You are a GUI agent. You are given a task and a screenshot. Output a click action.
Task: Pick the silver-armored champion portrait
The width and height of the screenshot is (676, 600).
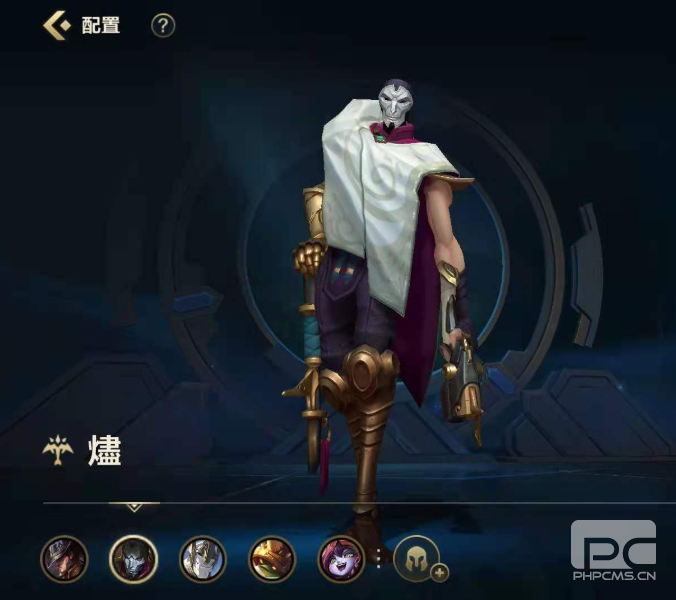(x=203, y=559)
